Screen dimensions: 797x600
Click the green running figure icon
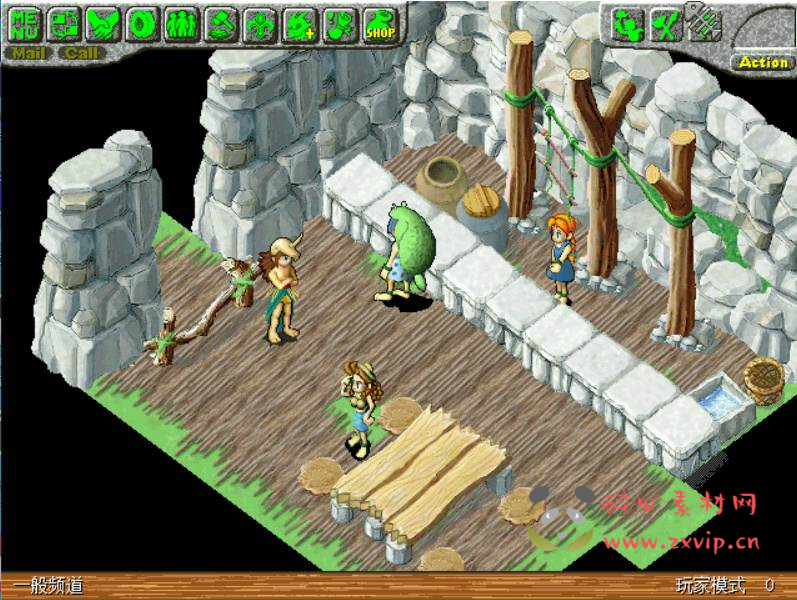coord(626,24)
